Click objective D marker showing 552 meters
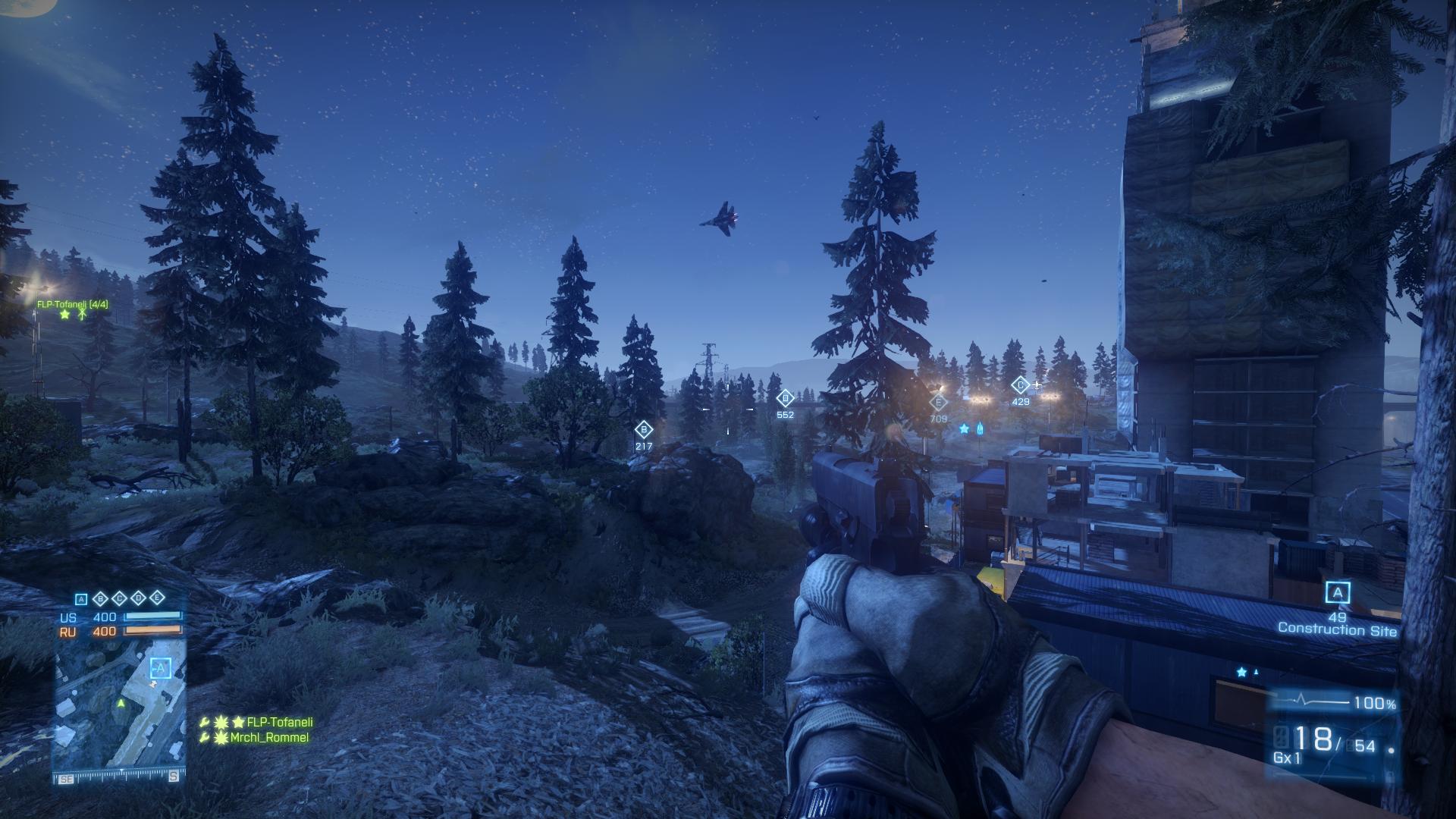The height and width of the screenshot is (819, 1456). (x=785, y=398)
